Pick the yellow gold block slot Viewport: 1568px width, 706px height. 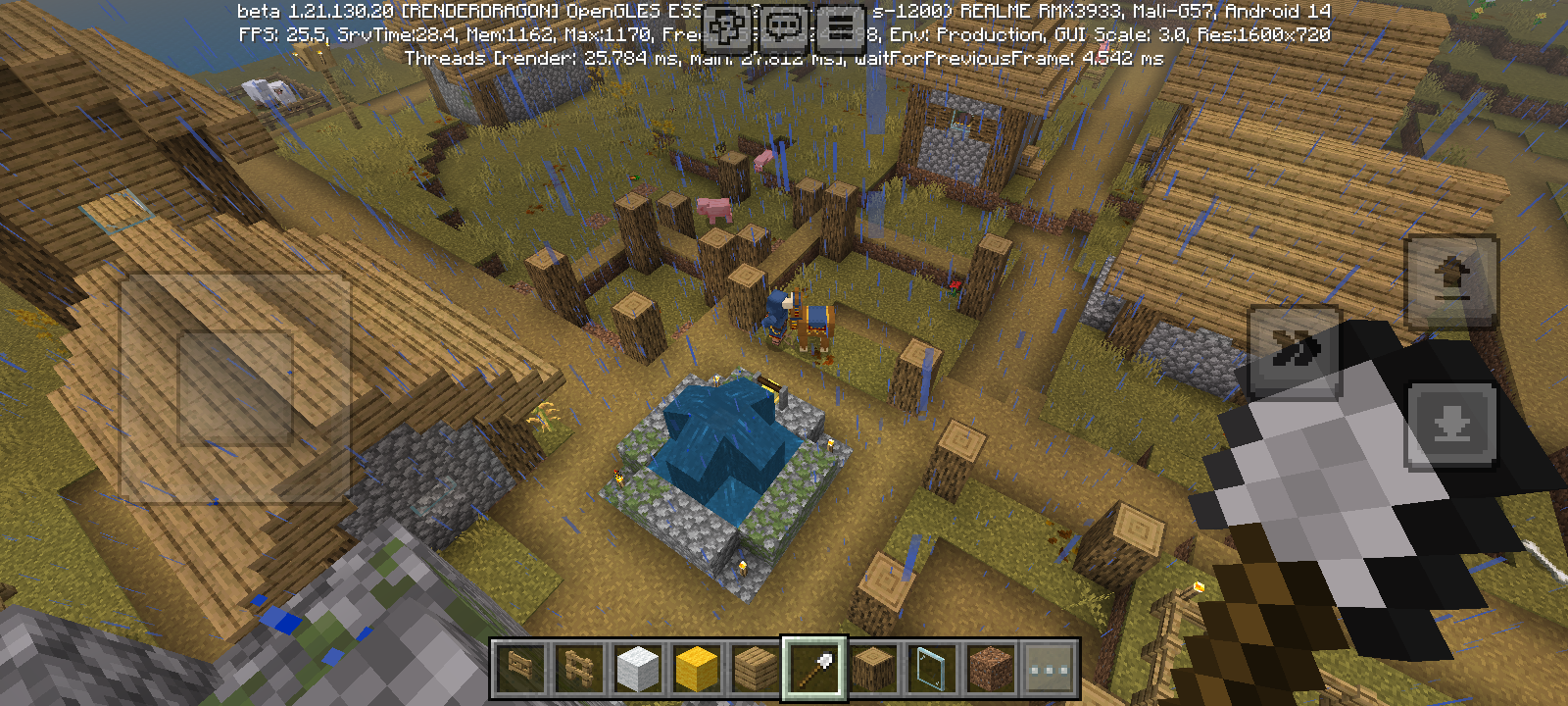(x=697, y=669)
